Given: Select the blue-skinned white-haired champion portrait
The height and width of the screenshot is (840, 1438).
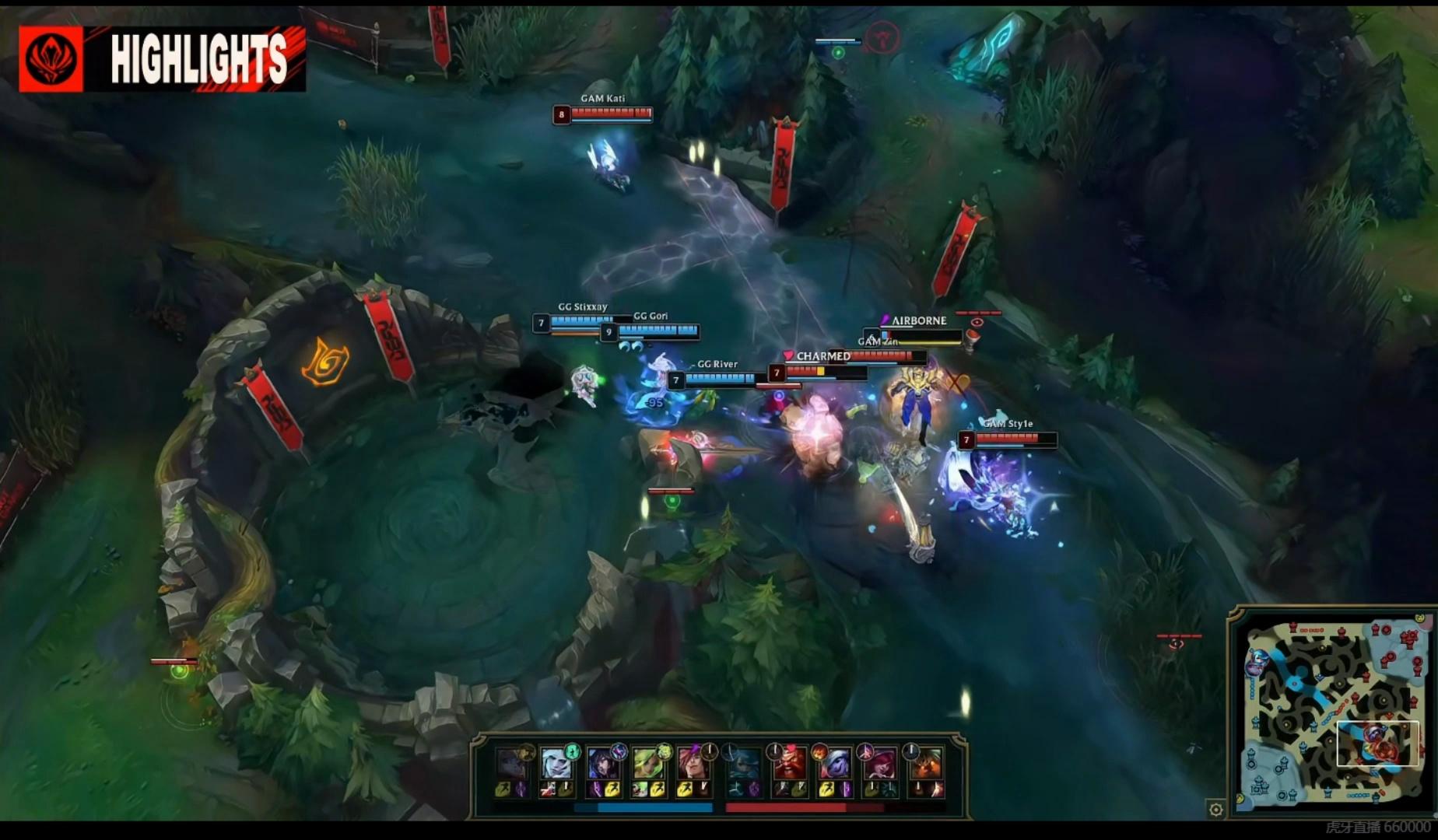Looking at the screenshot, I should (x=834, y=765).
